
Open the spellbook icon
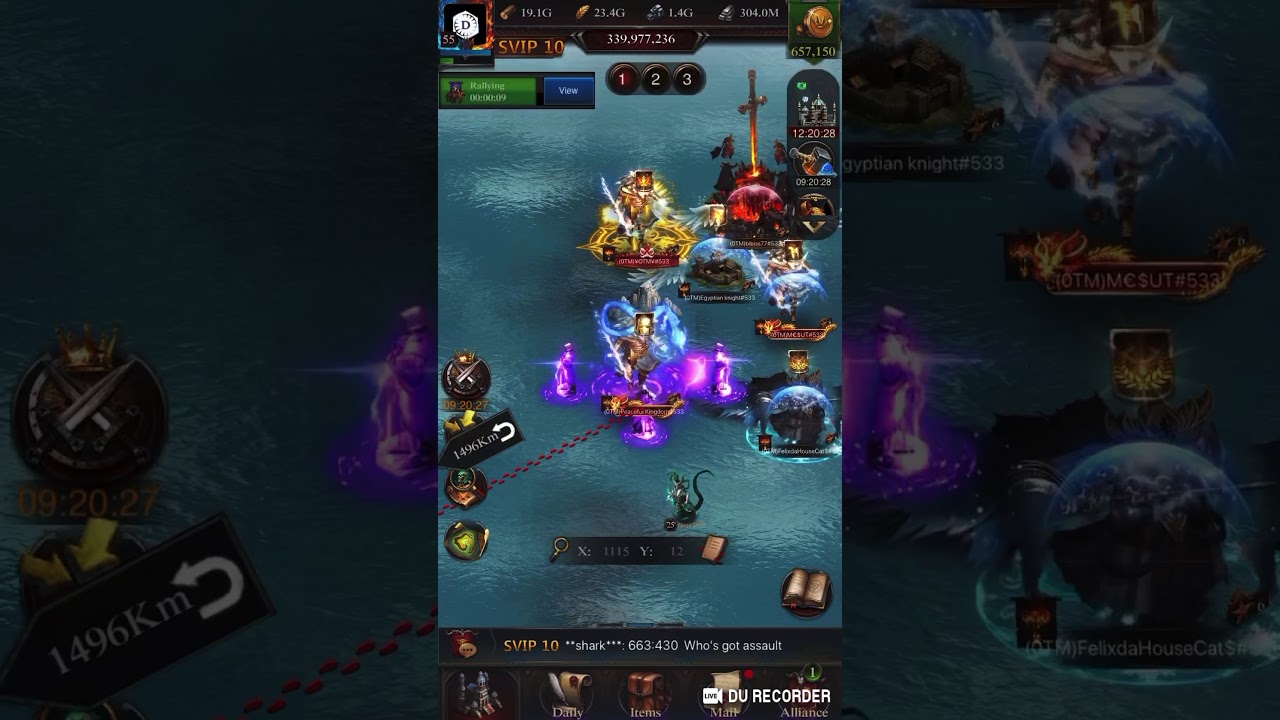tap(805, 591)
